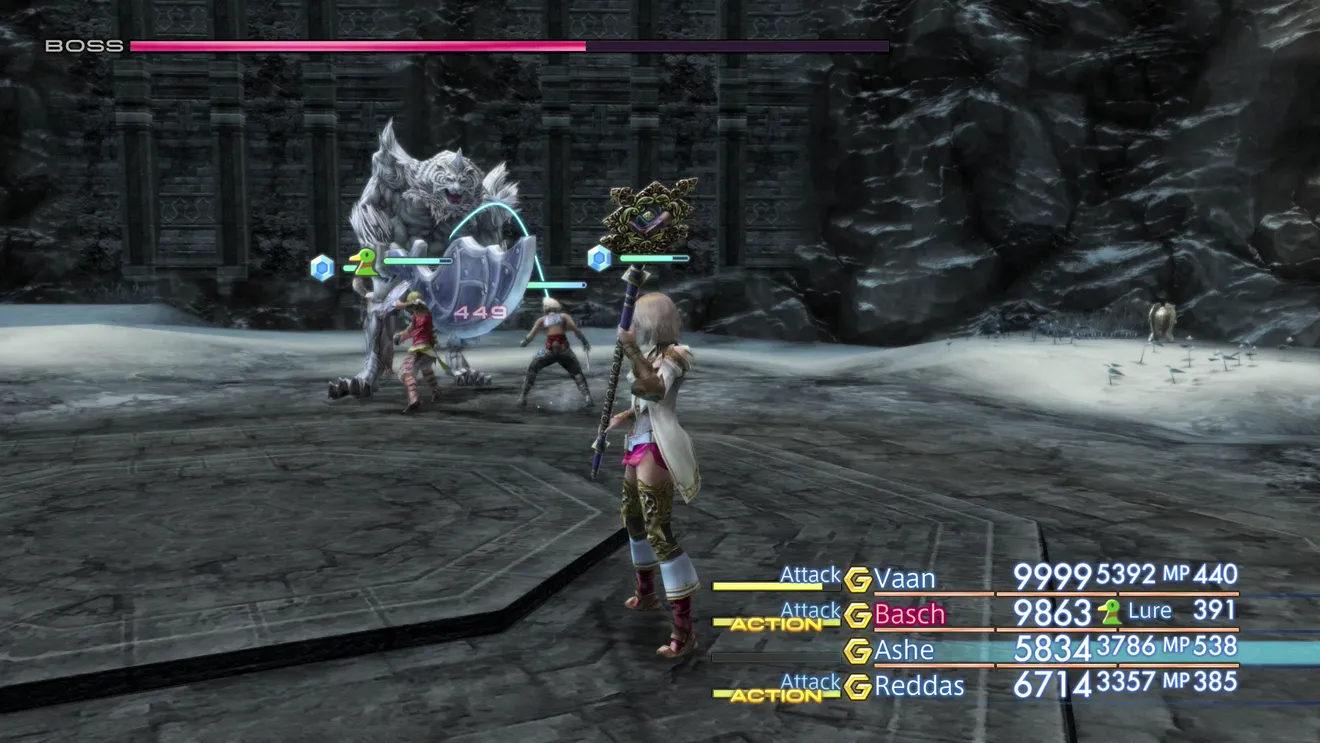The height and width of the screenshot is (743, 1320).
Task: Click the gambit icon next to Reddas
Action: 857,687
